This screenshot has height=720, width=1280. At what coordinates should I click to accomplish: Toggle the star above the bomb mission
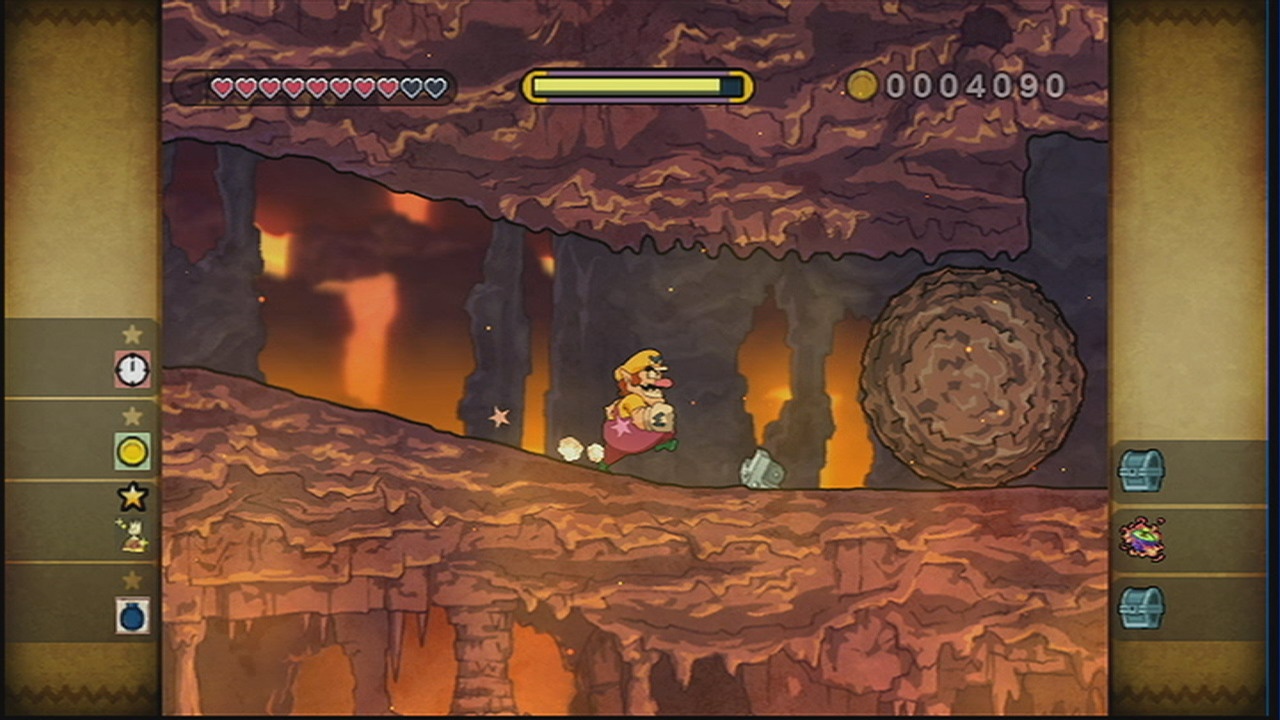(131, 580)
